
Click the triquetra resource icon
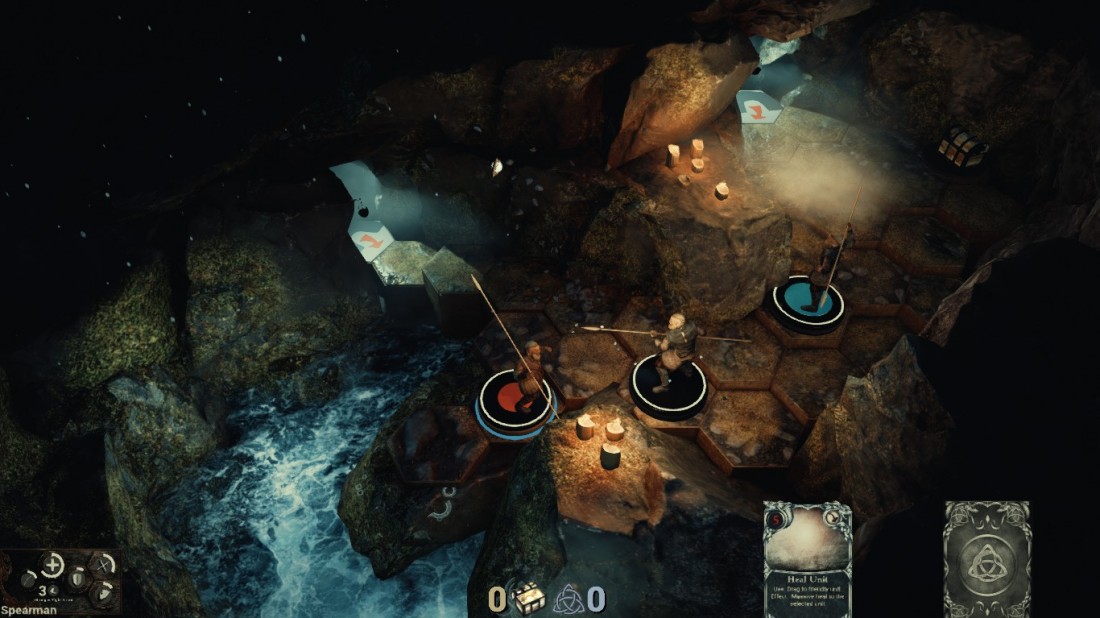click(569, 598)
